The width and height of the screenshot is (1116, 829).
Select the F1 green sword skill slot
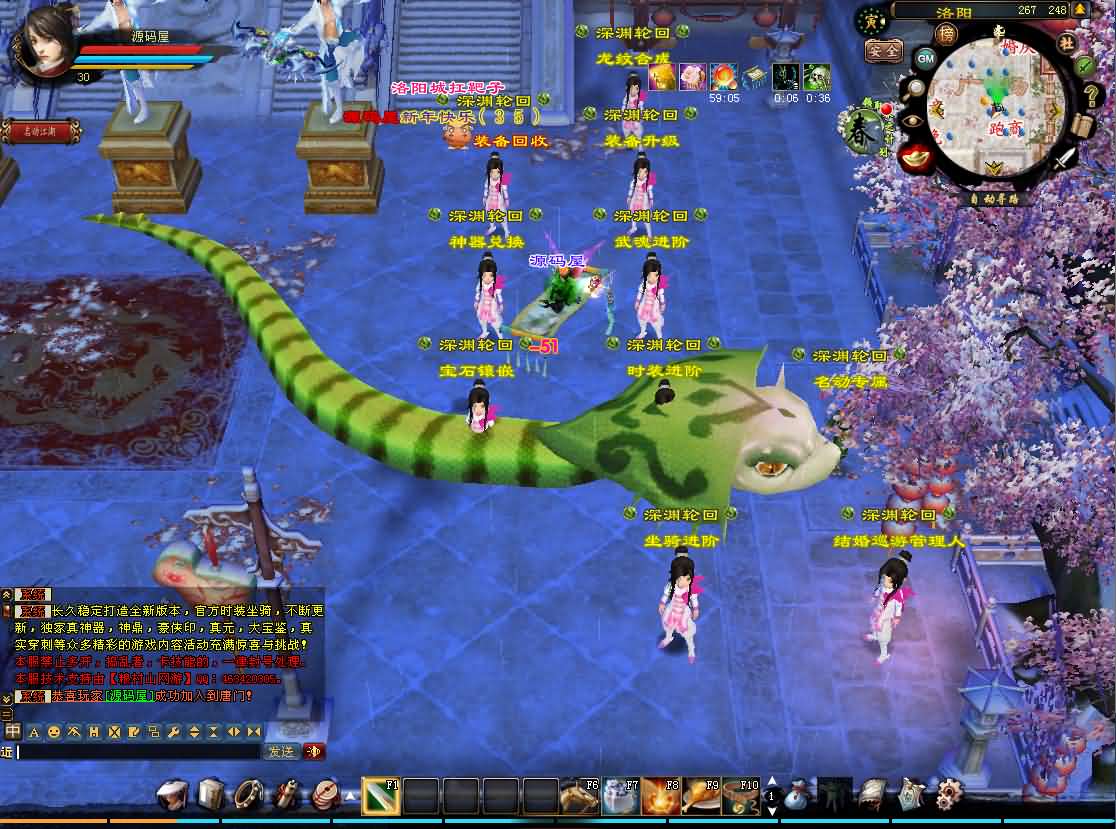click(x=380, y=796)
